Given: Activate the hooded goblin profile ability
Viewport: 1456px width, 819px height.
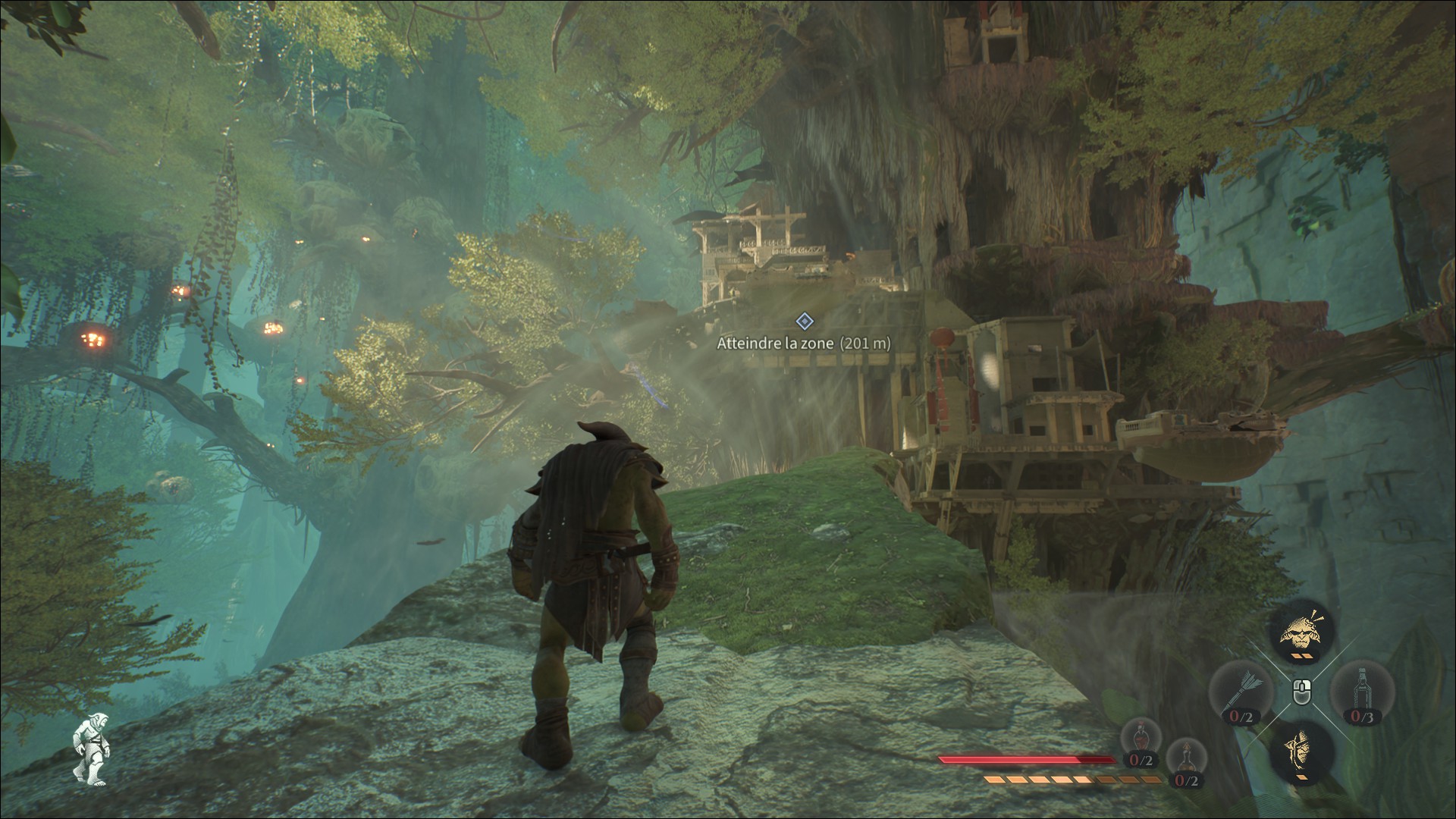Looking at the screenshot, I should point(1301,751).
